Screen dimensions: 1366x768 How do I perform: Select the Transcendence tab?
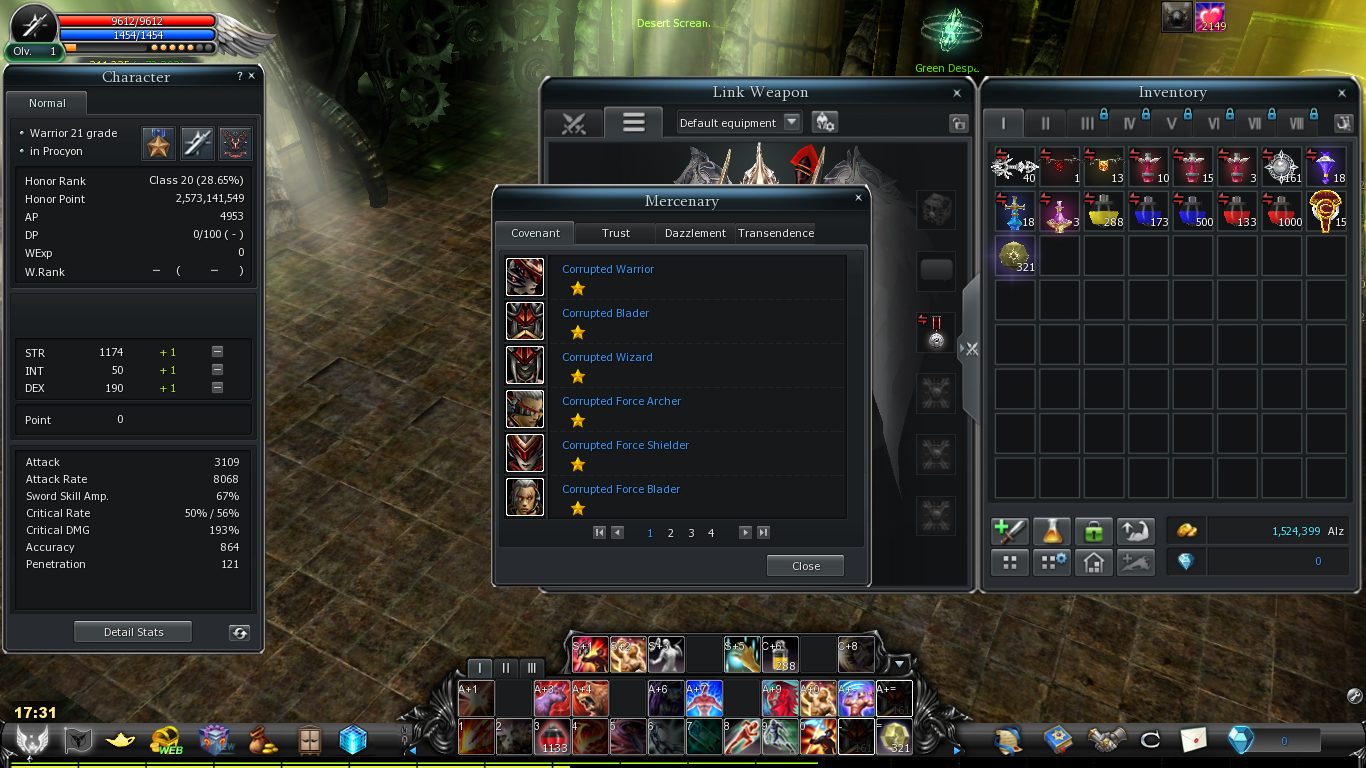coord(776,233)
